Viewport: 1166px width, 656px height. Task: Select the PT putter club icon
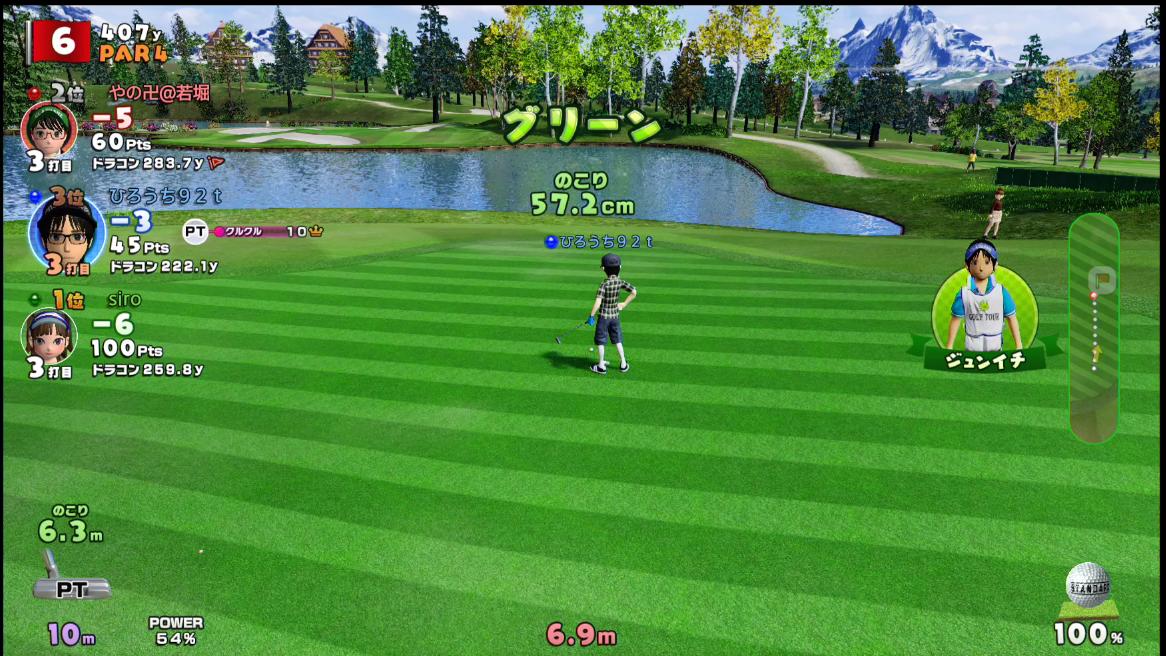(68, 578)
